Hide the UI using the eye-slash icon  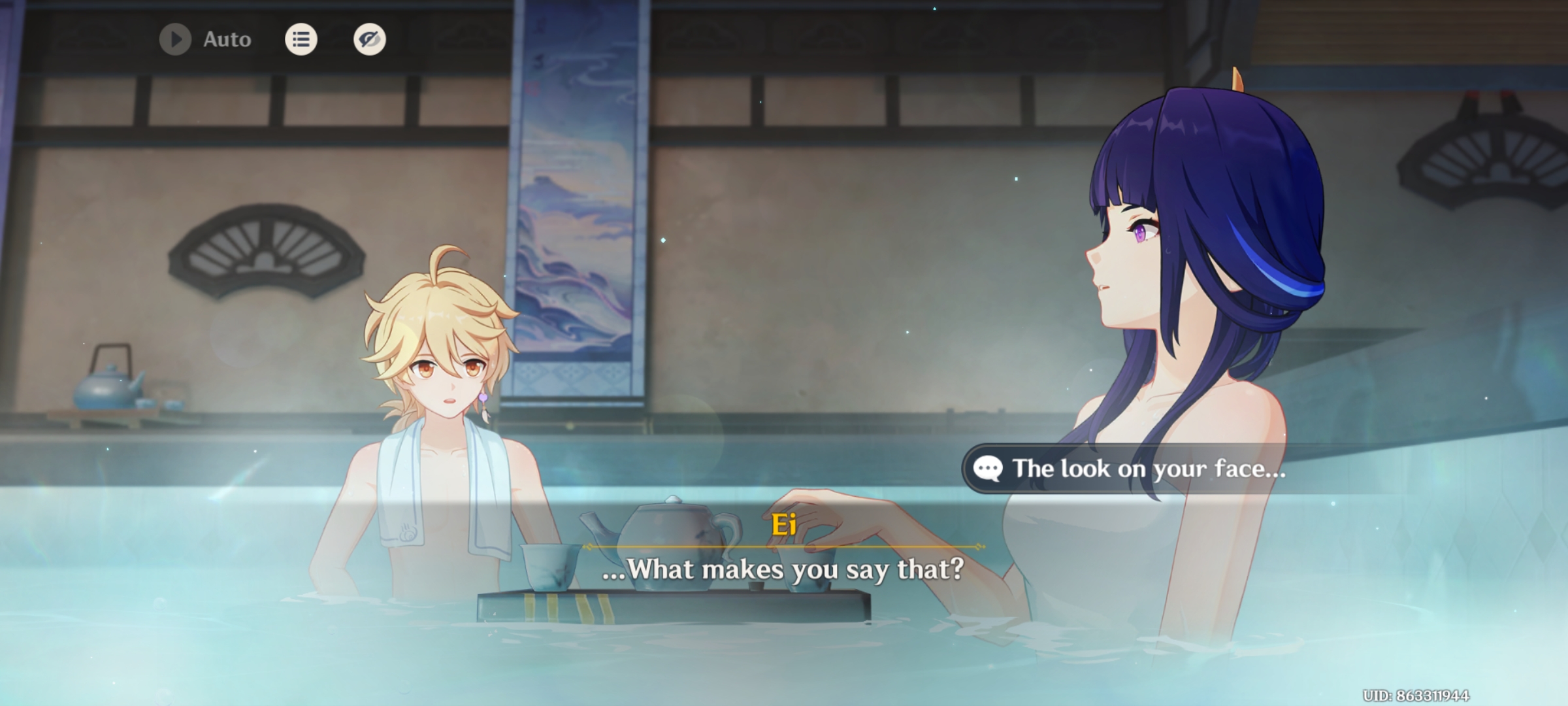pos(368,39)
